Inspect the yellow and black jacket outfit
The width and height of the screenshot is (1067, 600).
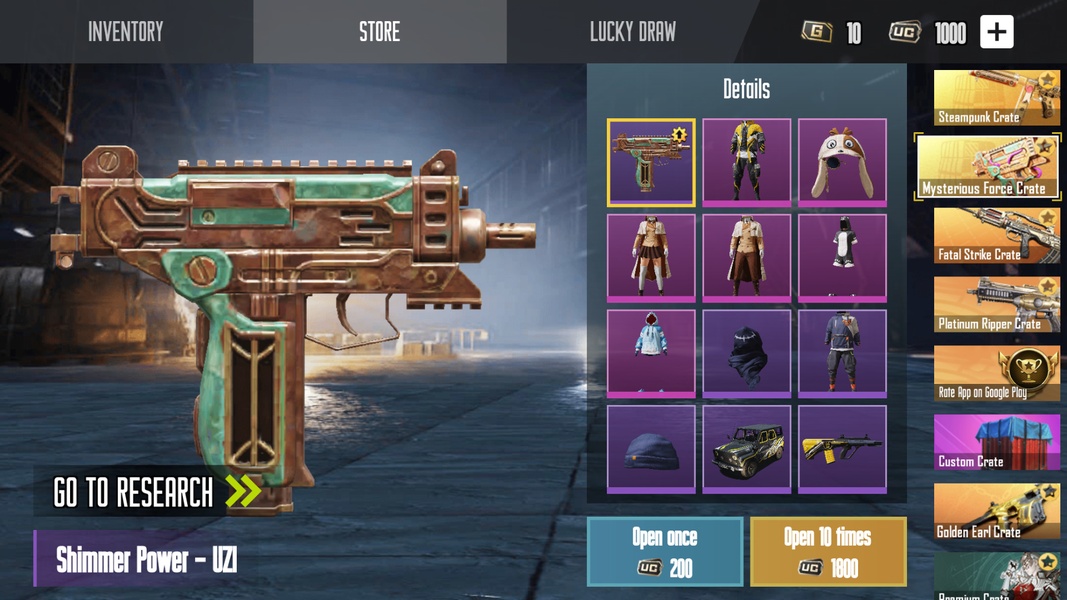tap(746, 162)
